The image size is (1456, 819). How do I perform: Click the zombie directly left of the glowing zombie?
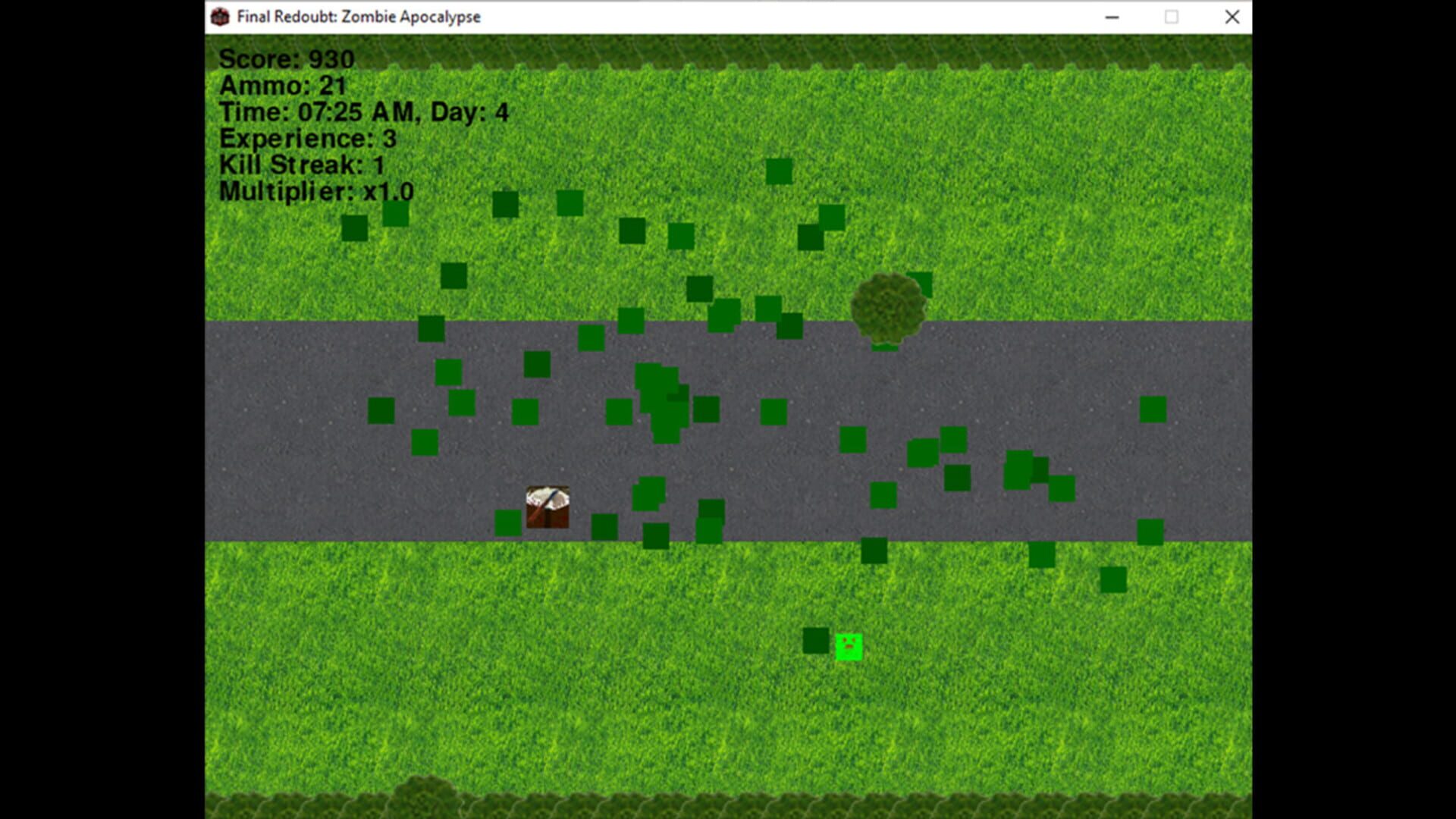pos(814,640)
